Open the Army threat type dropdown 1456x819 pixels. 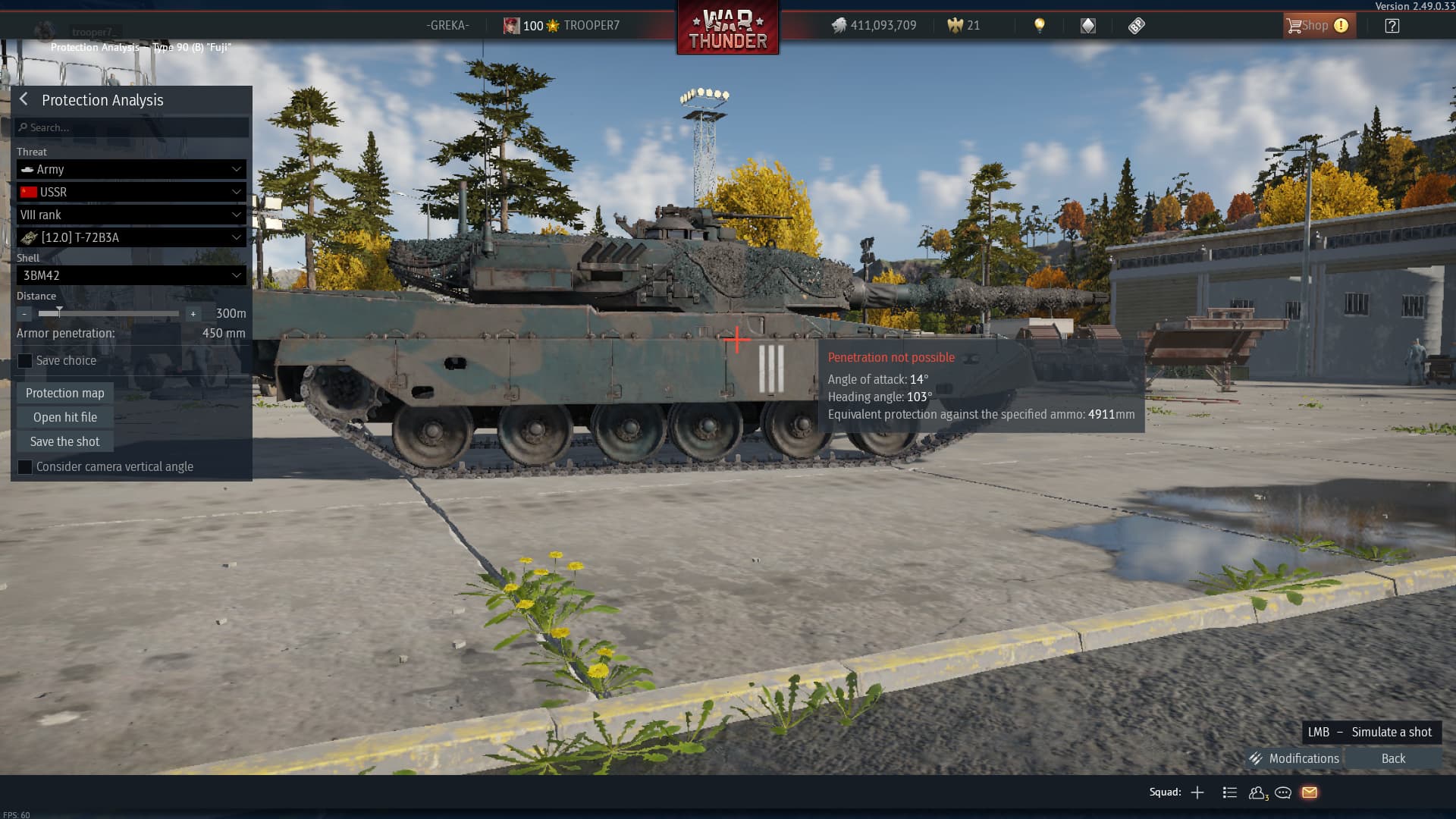(x=131, y=169)
